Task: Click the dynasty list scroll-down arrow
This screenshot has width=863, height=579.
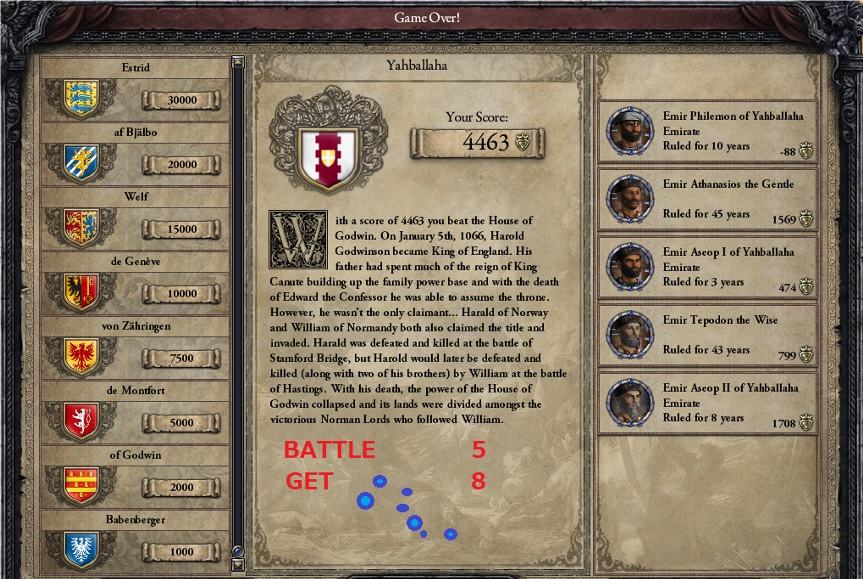Action: pos(237,565)
